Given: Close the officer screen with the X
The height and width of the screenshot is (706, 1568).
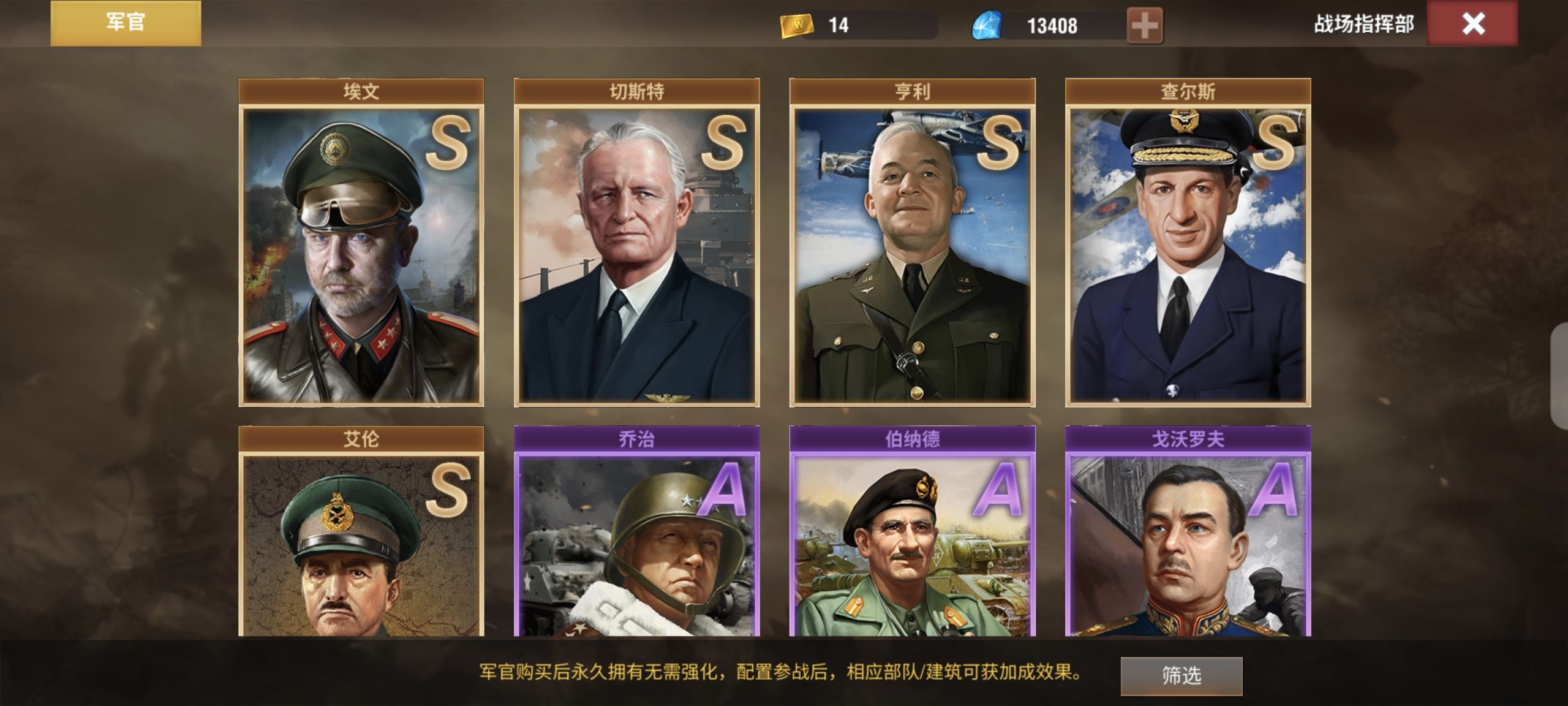Looking at the screenshot, I should point(1472,24).
